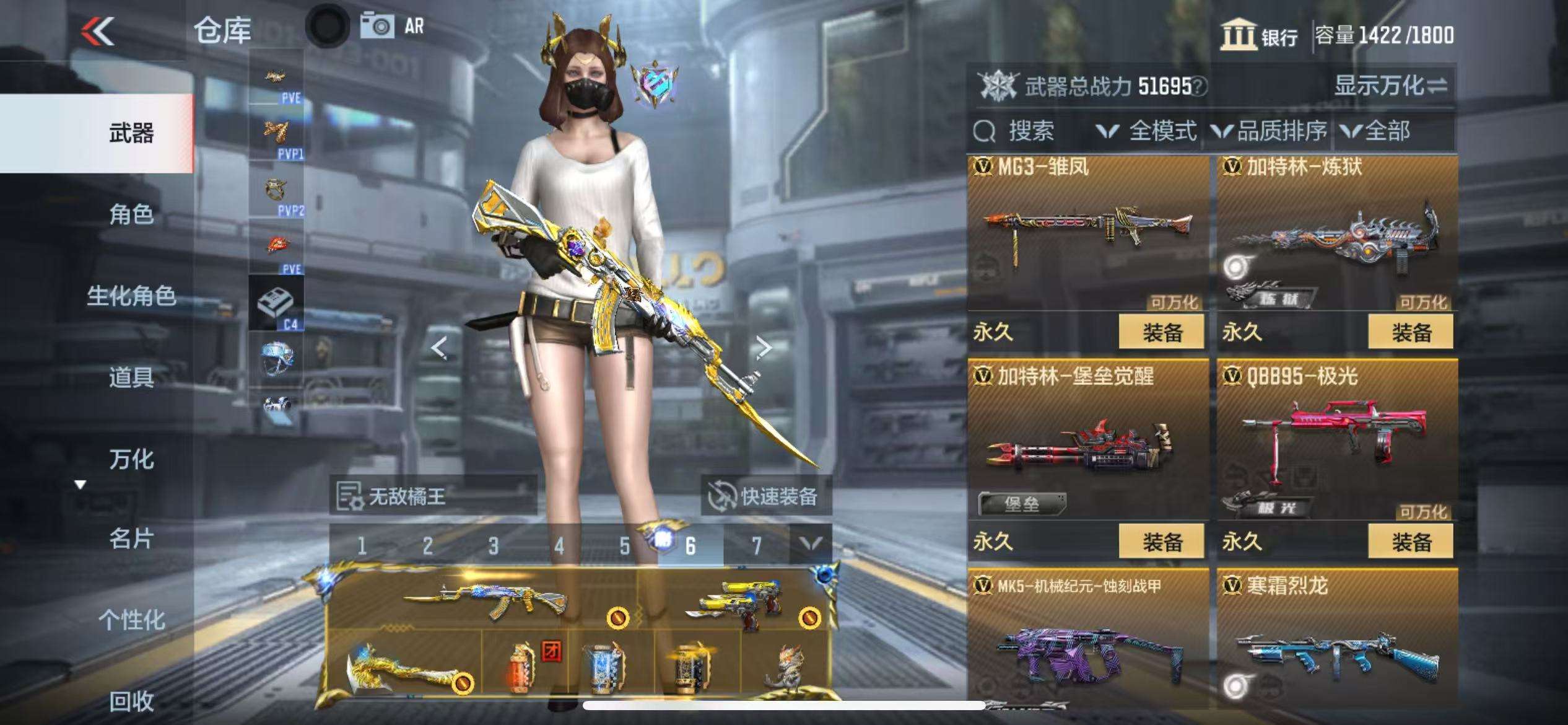Select the 道具 tab
Viewport: 1568px width, 725px height.
(x=131, y=377)
